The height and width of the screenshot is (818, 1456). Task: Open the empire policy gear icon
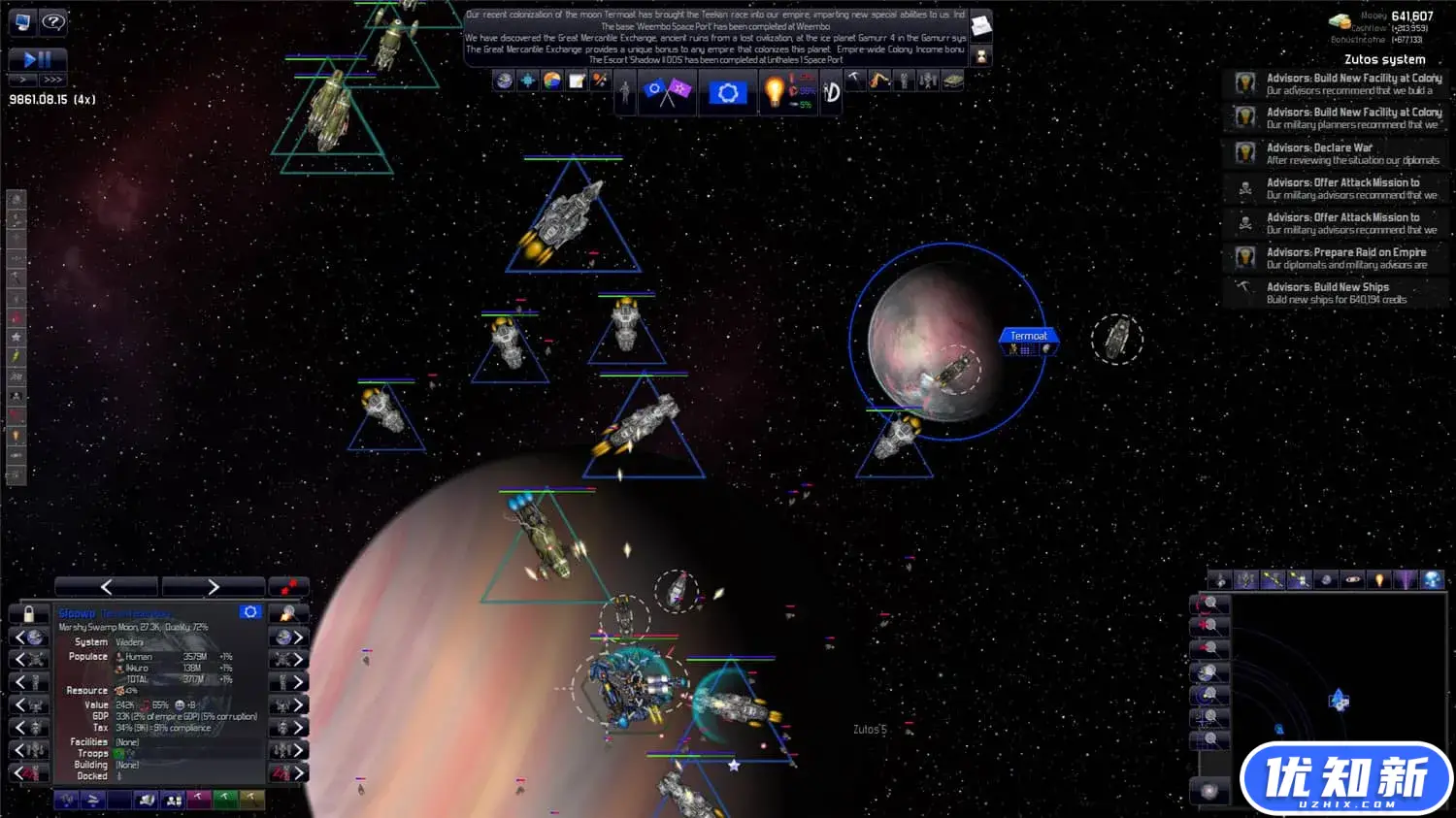pos(728,91)
